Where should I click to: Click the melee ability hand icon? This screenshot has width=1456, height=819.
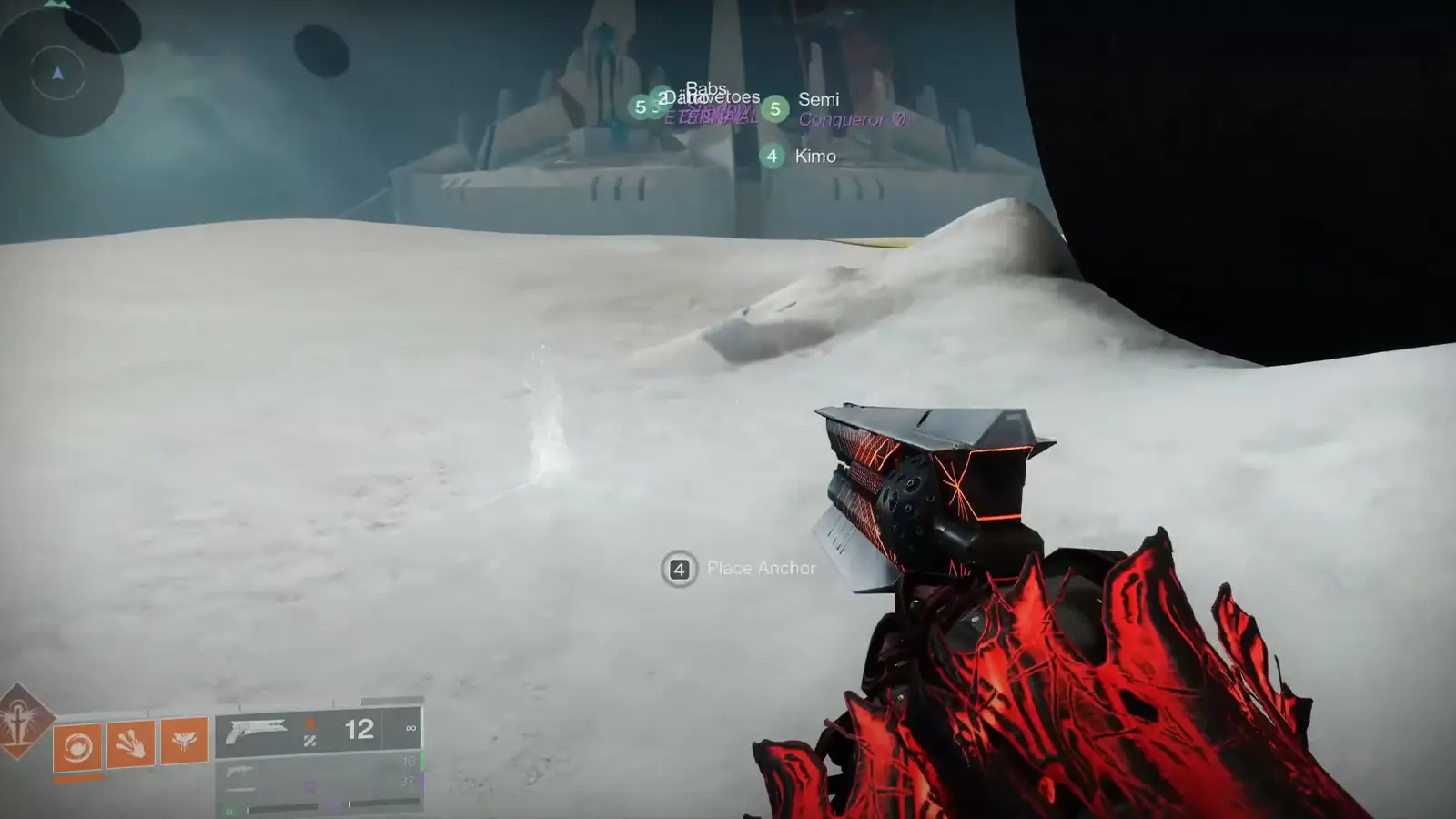(131, 744)
